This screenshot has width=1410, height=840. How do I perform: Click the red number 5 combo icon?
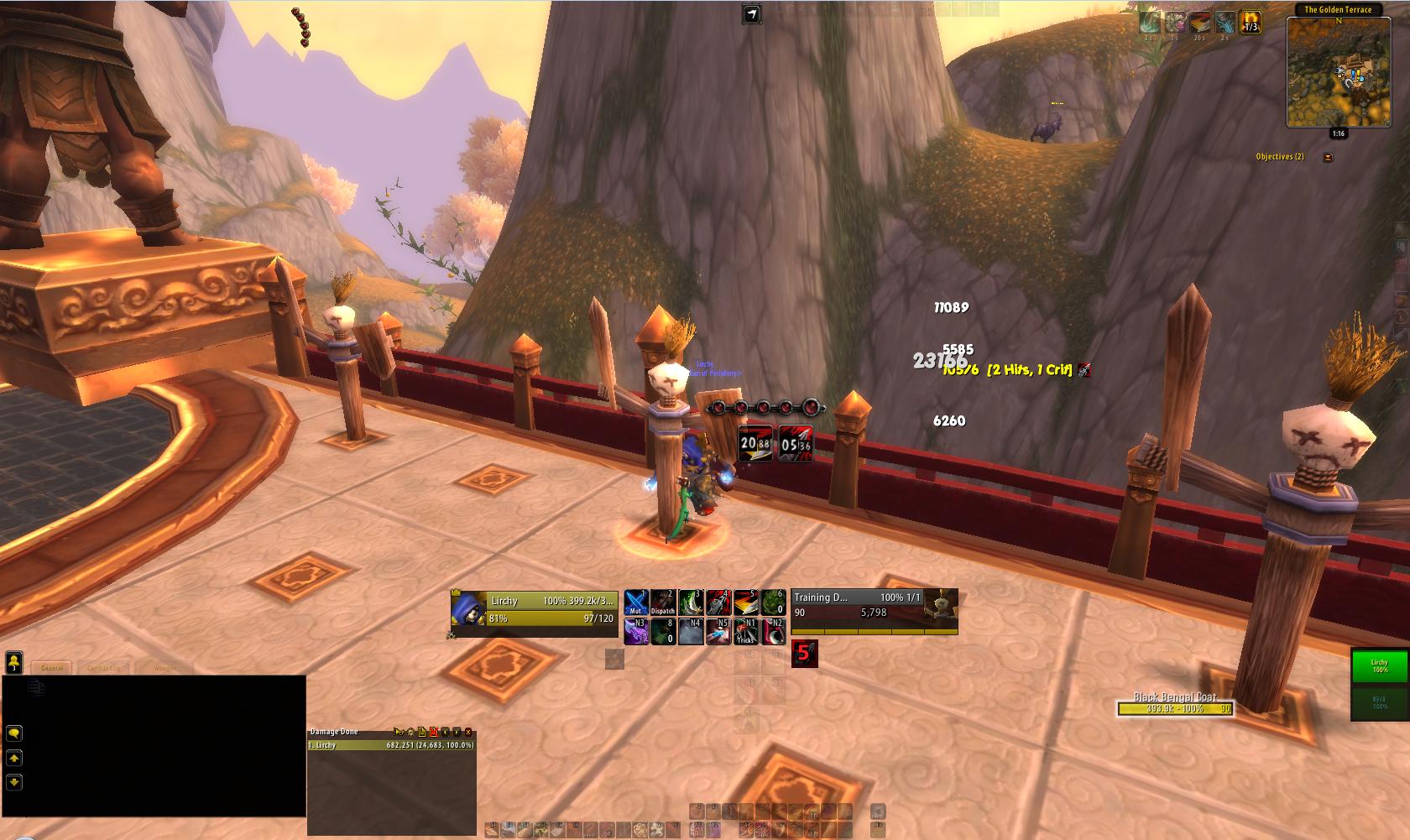[804, 654]
